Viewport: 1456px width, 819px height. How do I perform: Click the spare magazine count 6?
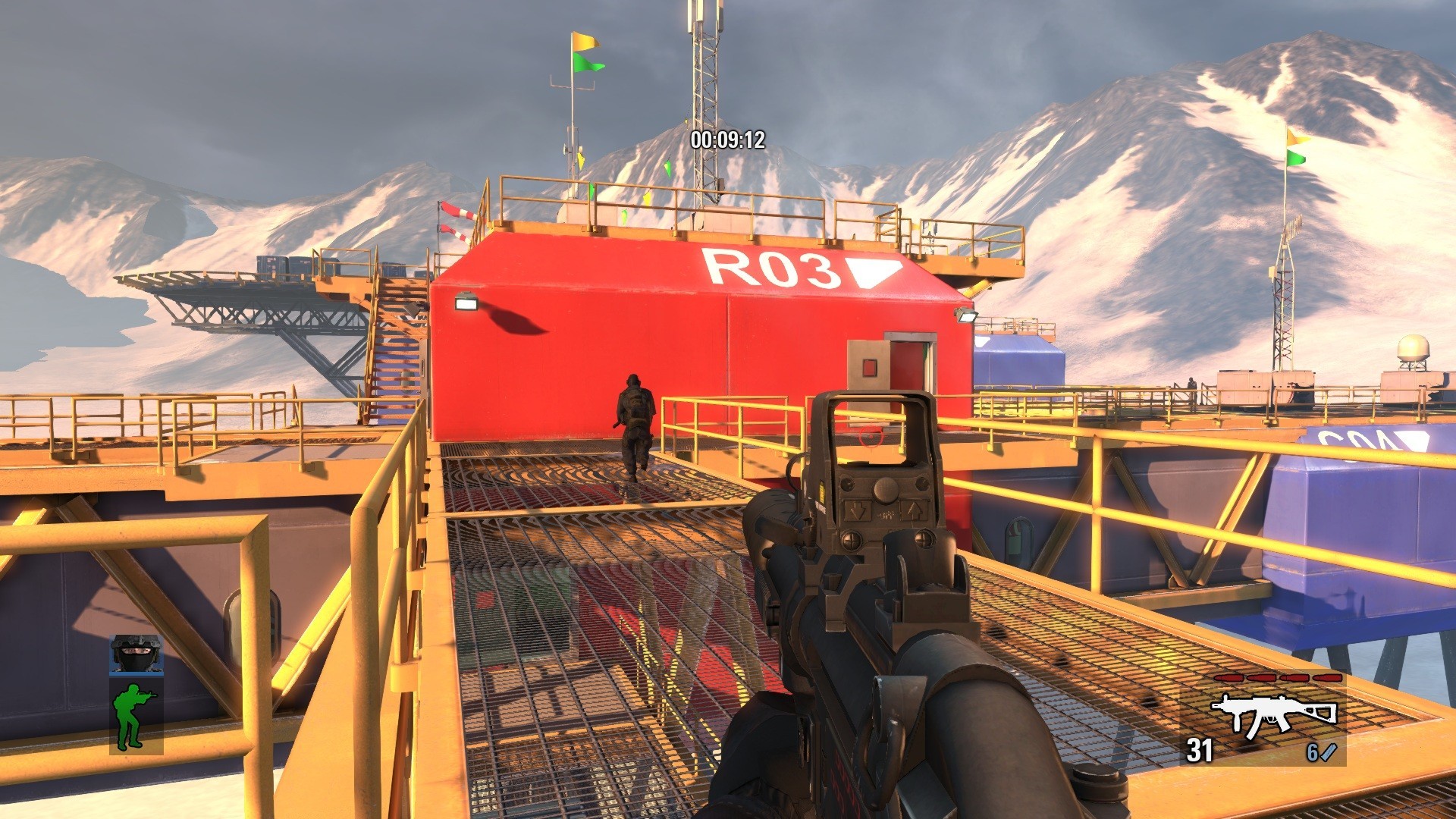1310,752
